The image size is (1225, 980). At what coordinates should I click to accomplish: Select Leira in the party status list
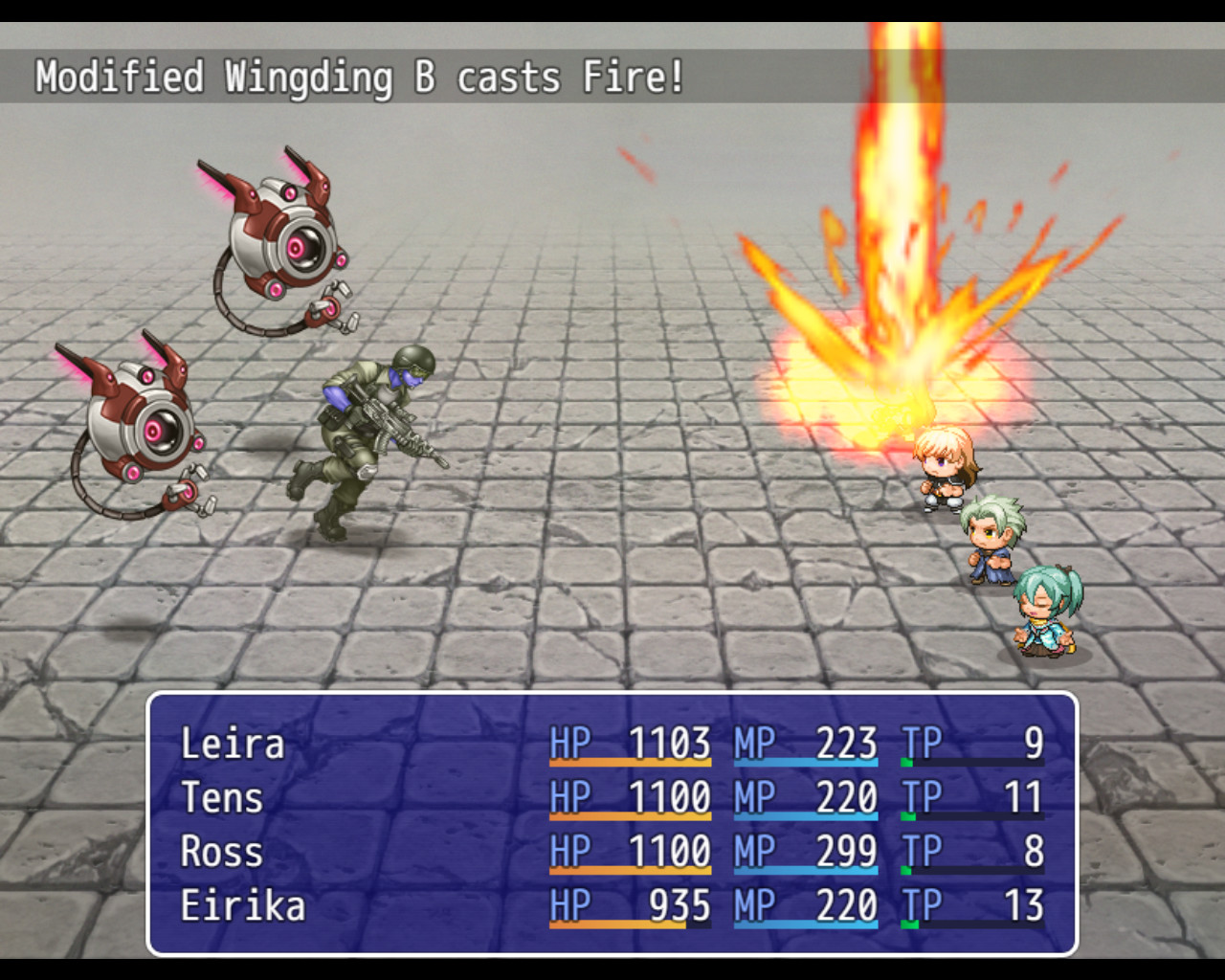tap(233, 745)
